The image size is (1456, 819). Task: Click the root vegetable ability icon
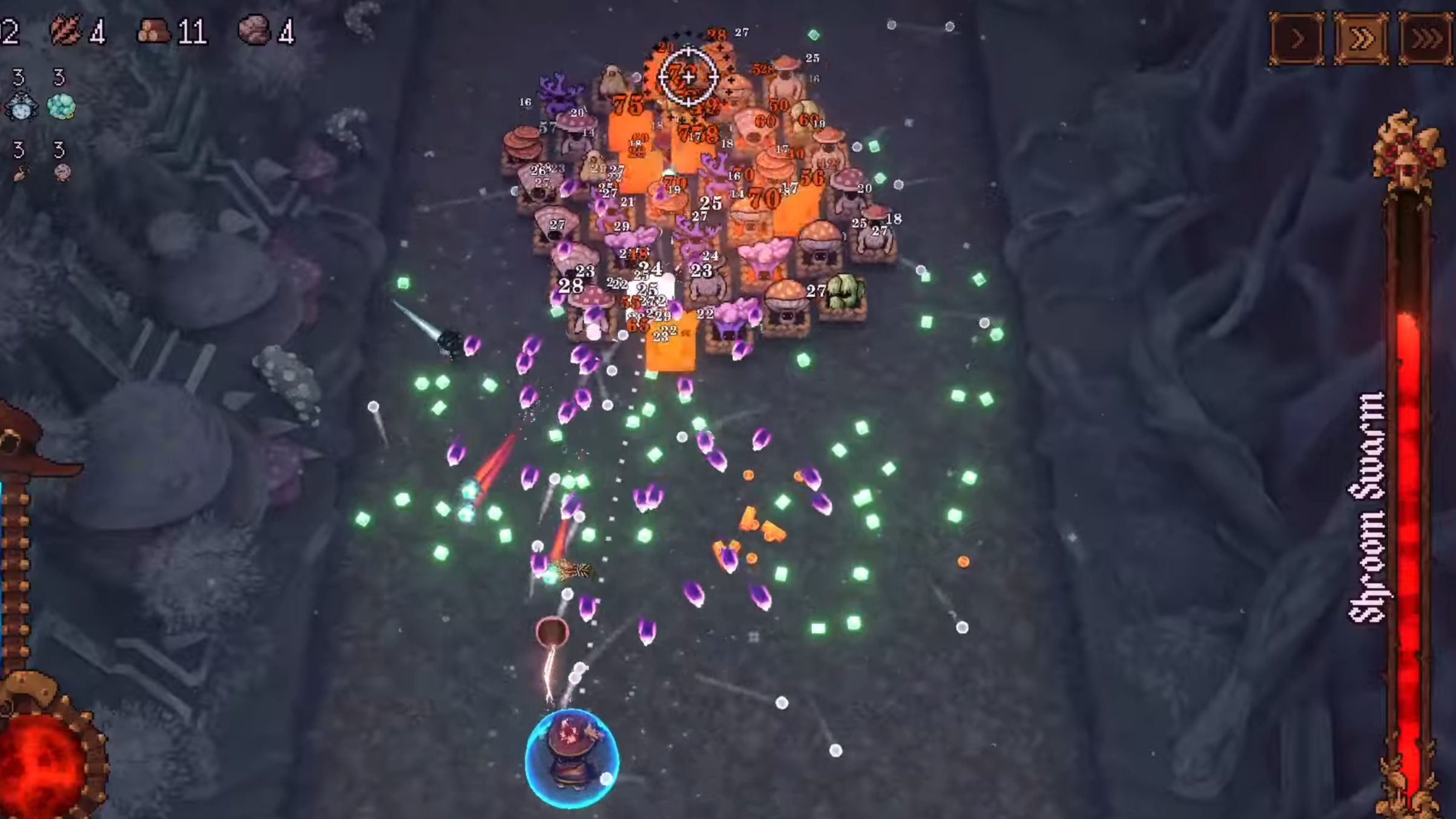point(21,173)
